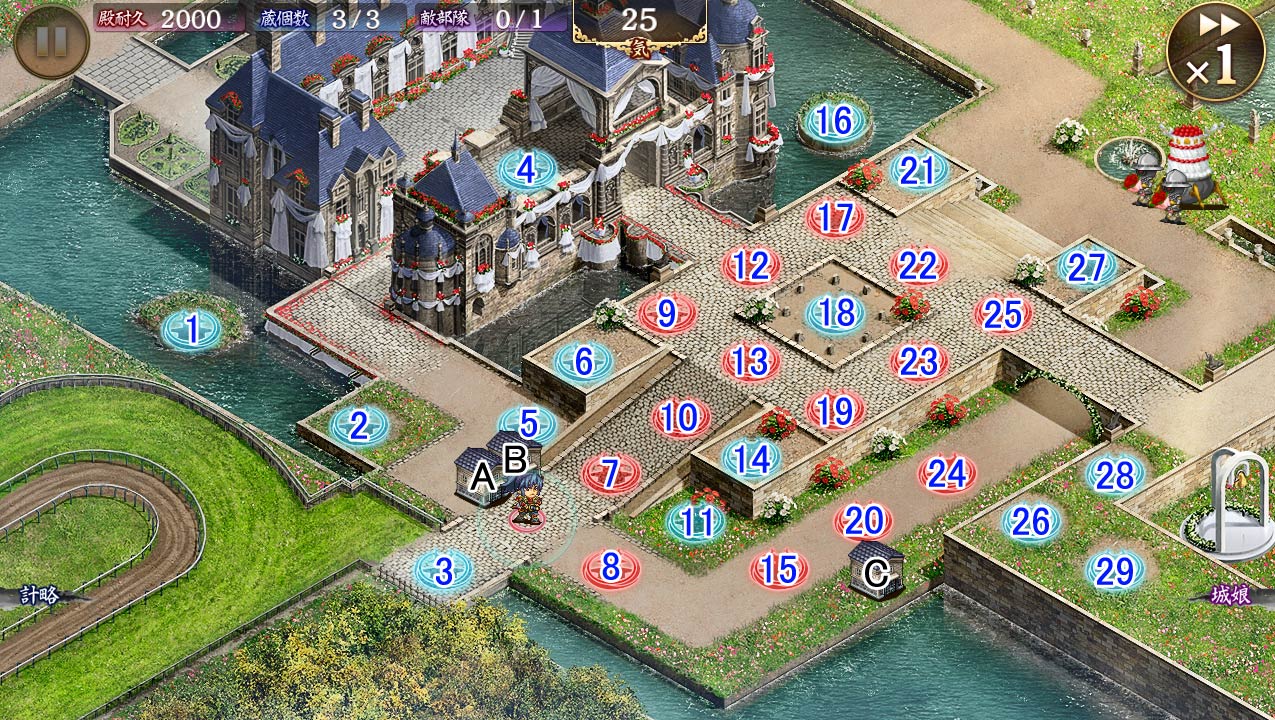This screenshot has height=720, width=1275.
Task: Select the storehouse marked C
Action: click(876, 570)
